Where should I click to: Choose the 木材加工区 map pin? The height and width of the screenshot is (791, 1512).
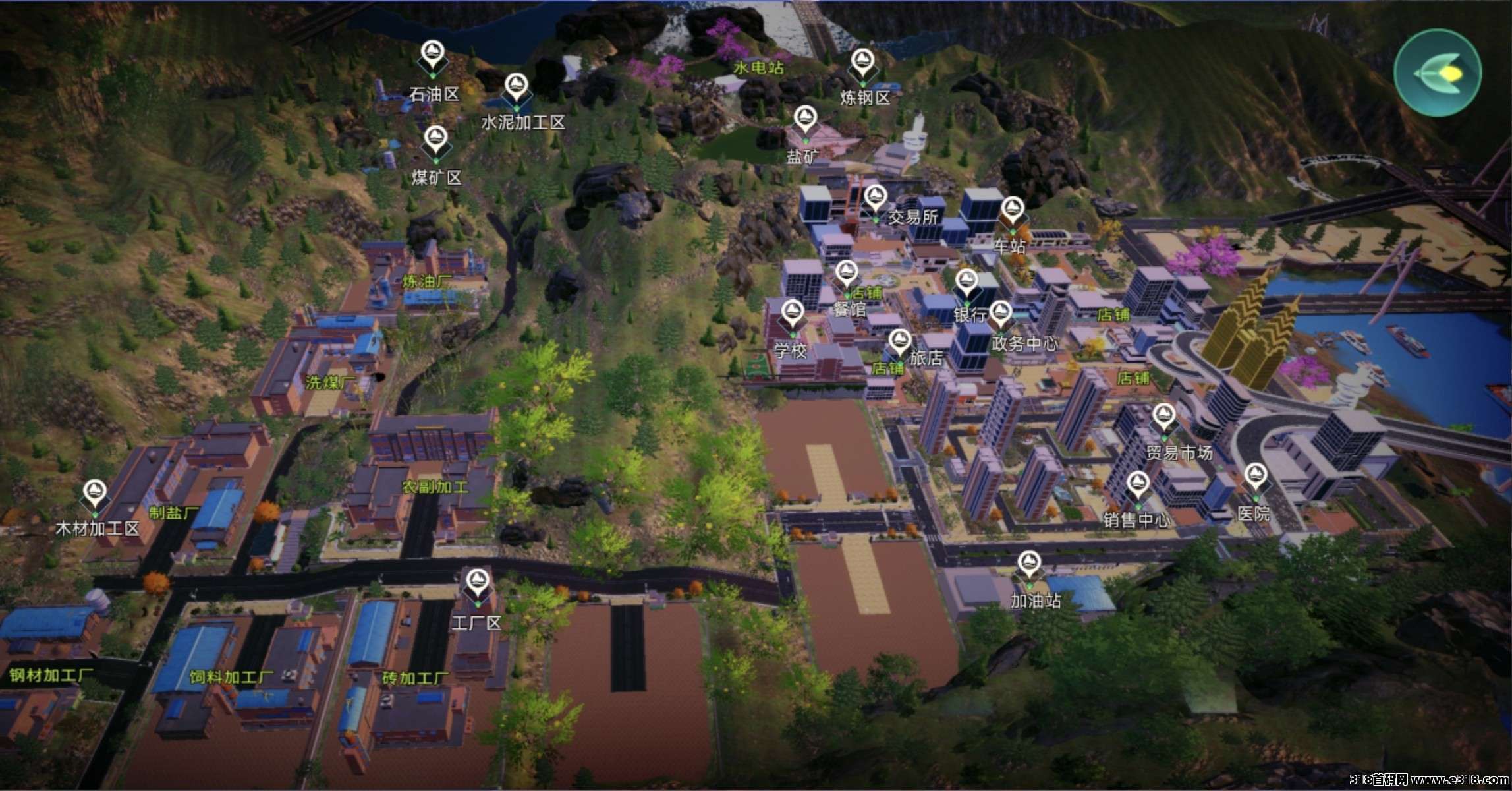click(x=95, y=493)
